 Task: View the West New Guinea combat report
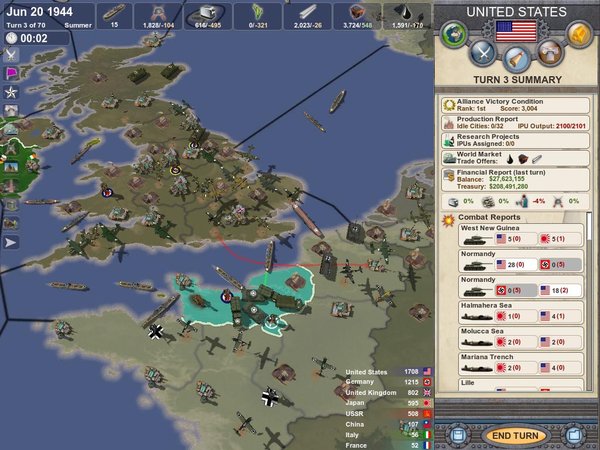pyautogui.click(x=510, y=234)
